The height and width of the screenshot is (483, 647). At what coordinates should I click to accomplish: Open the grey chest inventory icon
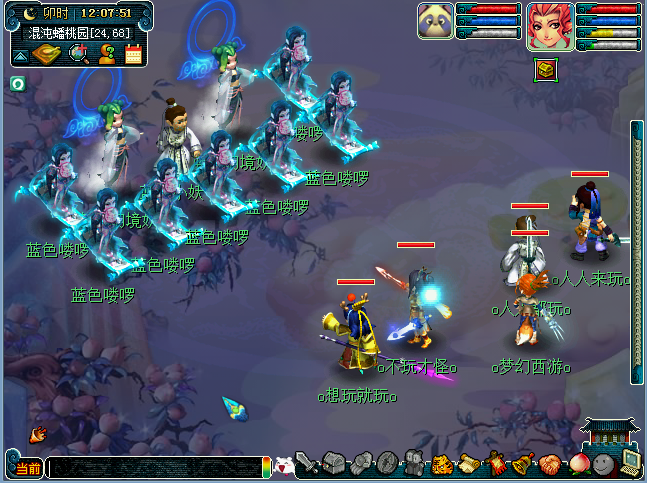334,463
